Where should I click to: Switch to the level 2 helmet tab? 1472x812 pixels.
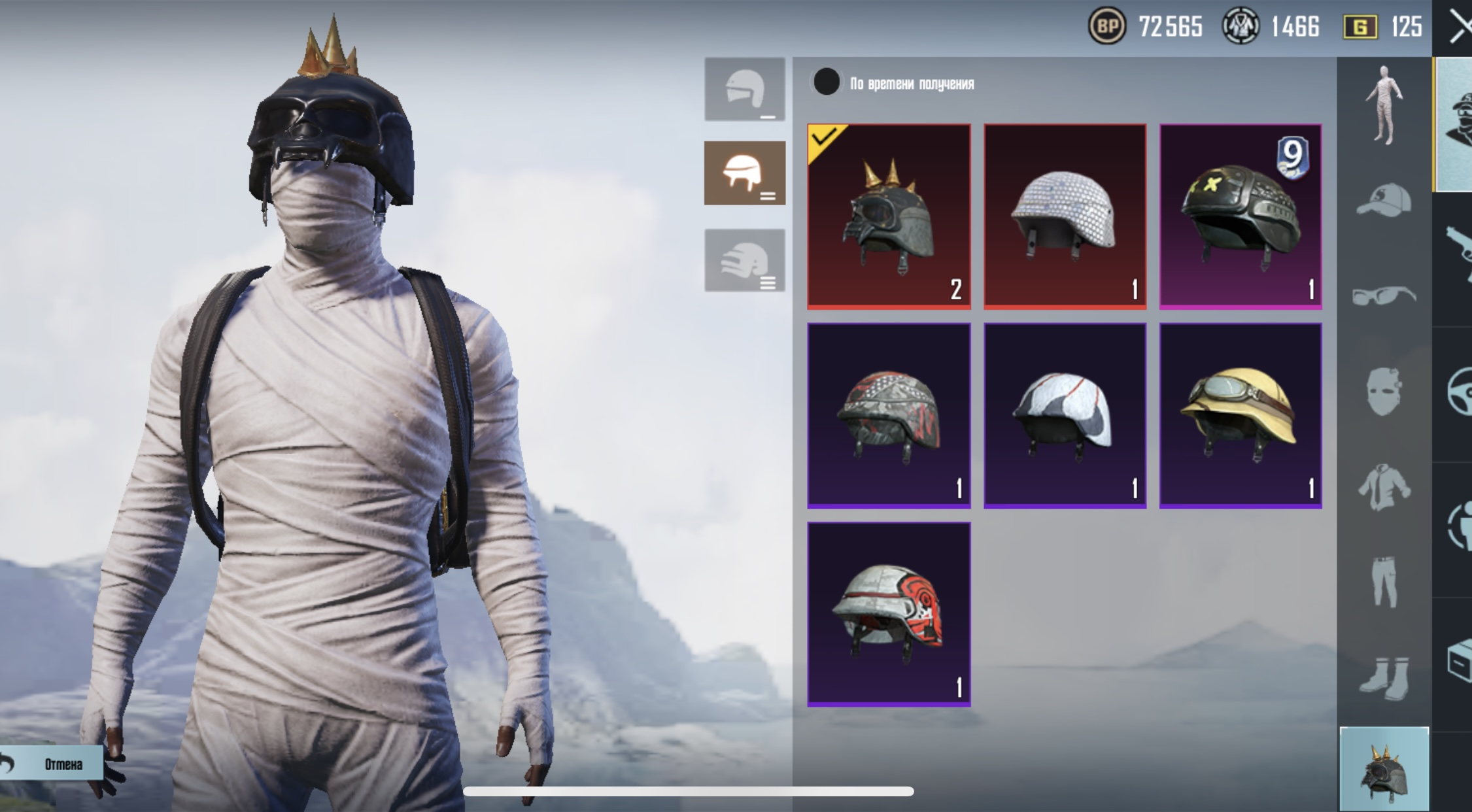pyautogui.click(x=744, y=173)
